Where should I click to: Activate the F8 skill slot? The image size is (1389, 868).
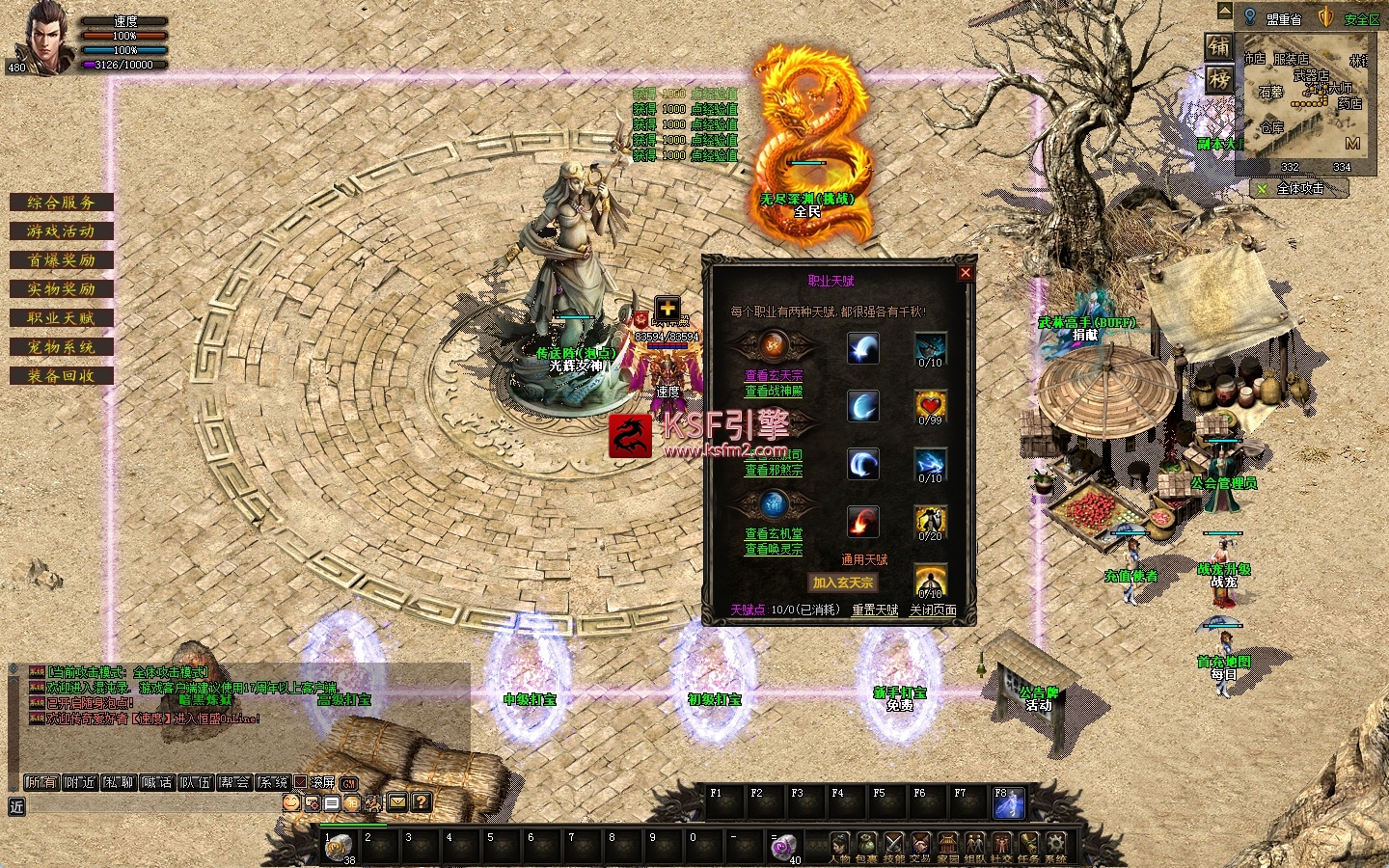click(1008, 803)
